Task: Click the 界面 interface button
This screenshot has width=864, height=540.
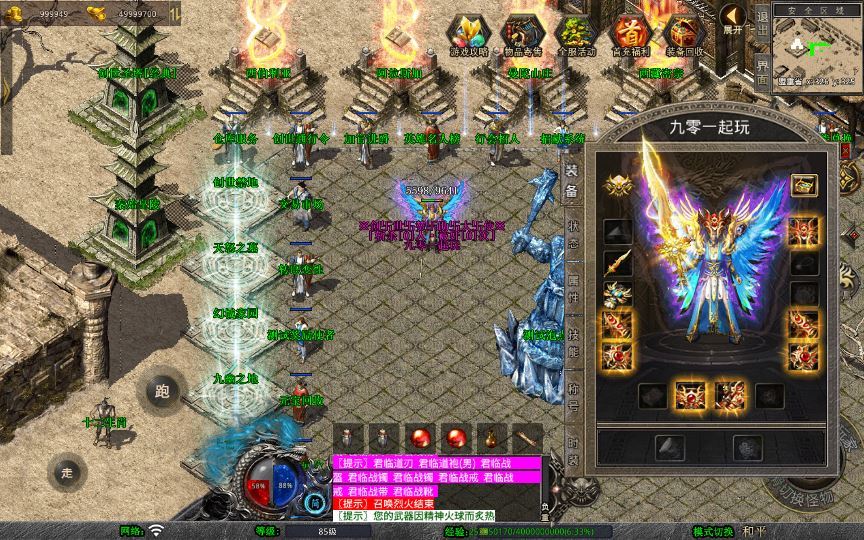Action: coord(762,72)
